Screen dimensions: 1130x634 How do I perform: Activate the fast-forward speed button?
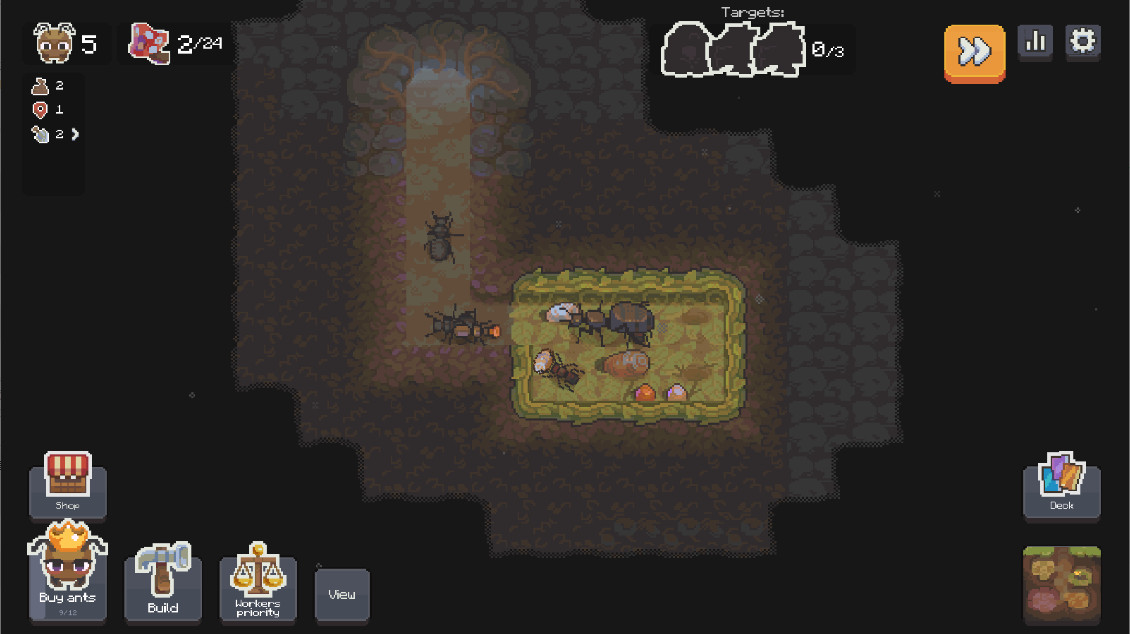(x=974, y=52)
